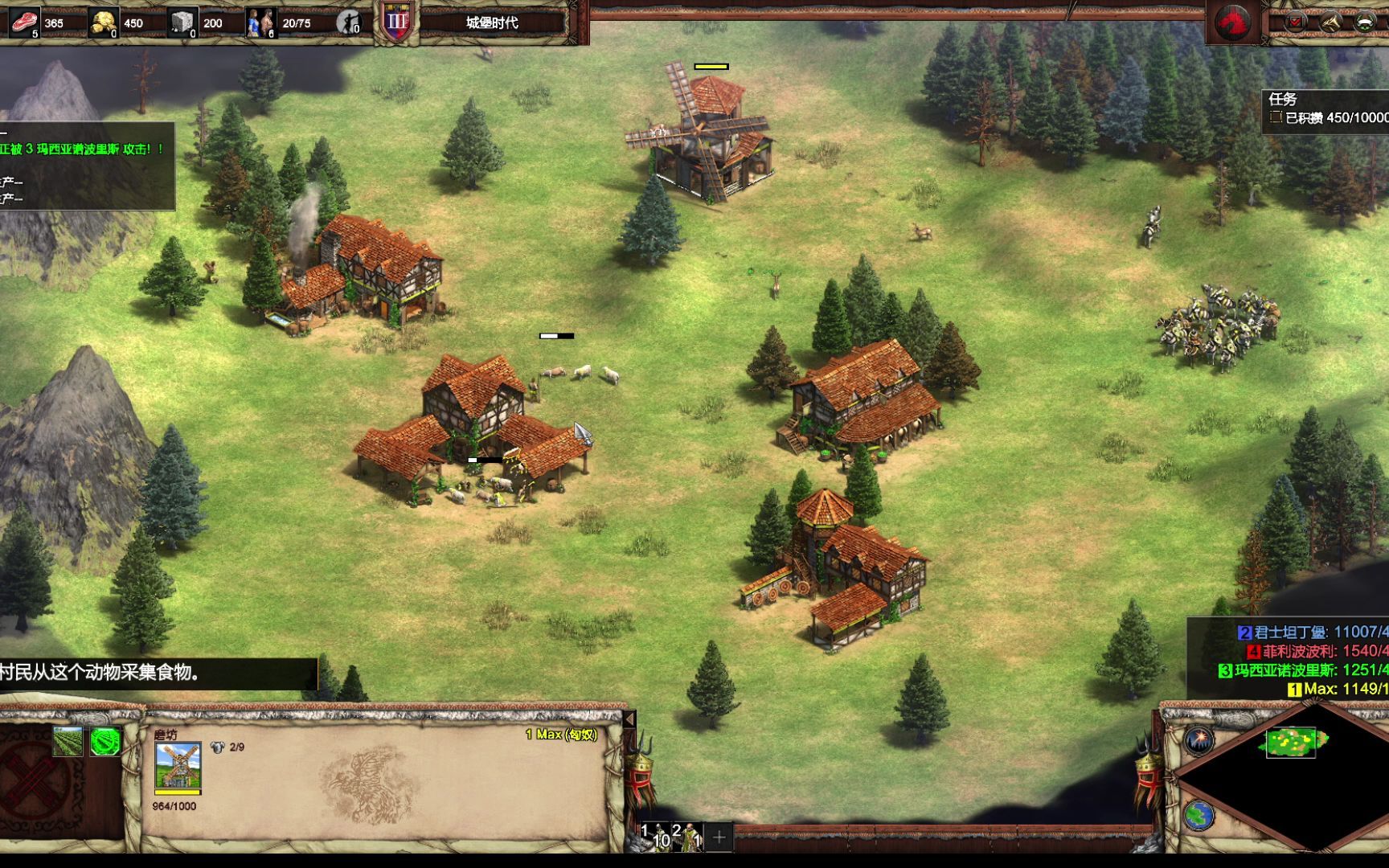Click the idle villager button in resource bar

[x=348, y=23]
